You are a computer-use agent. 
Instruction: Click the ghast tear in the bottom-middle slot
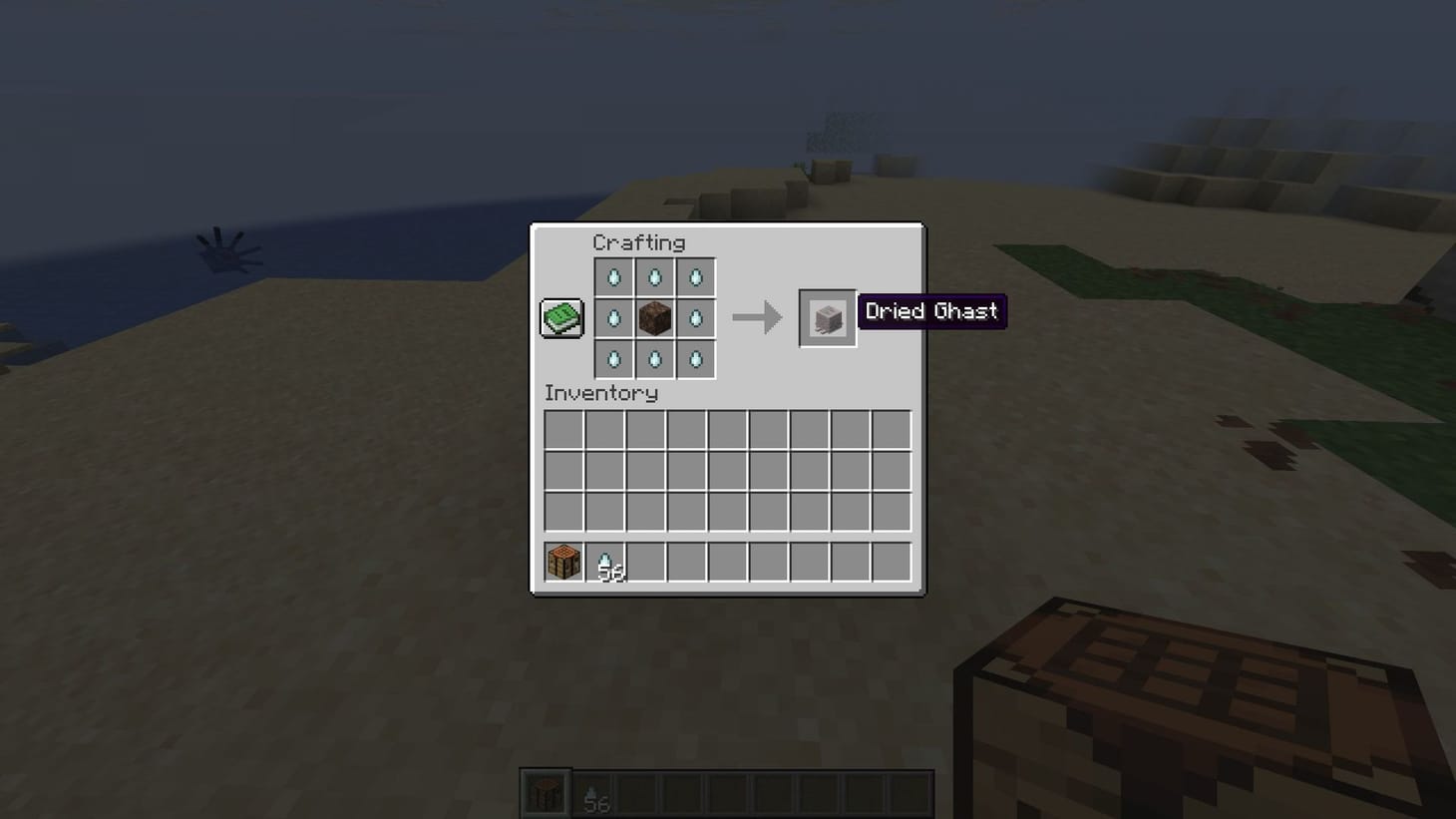[654, 360]
